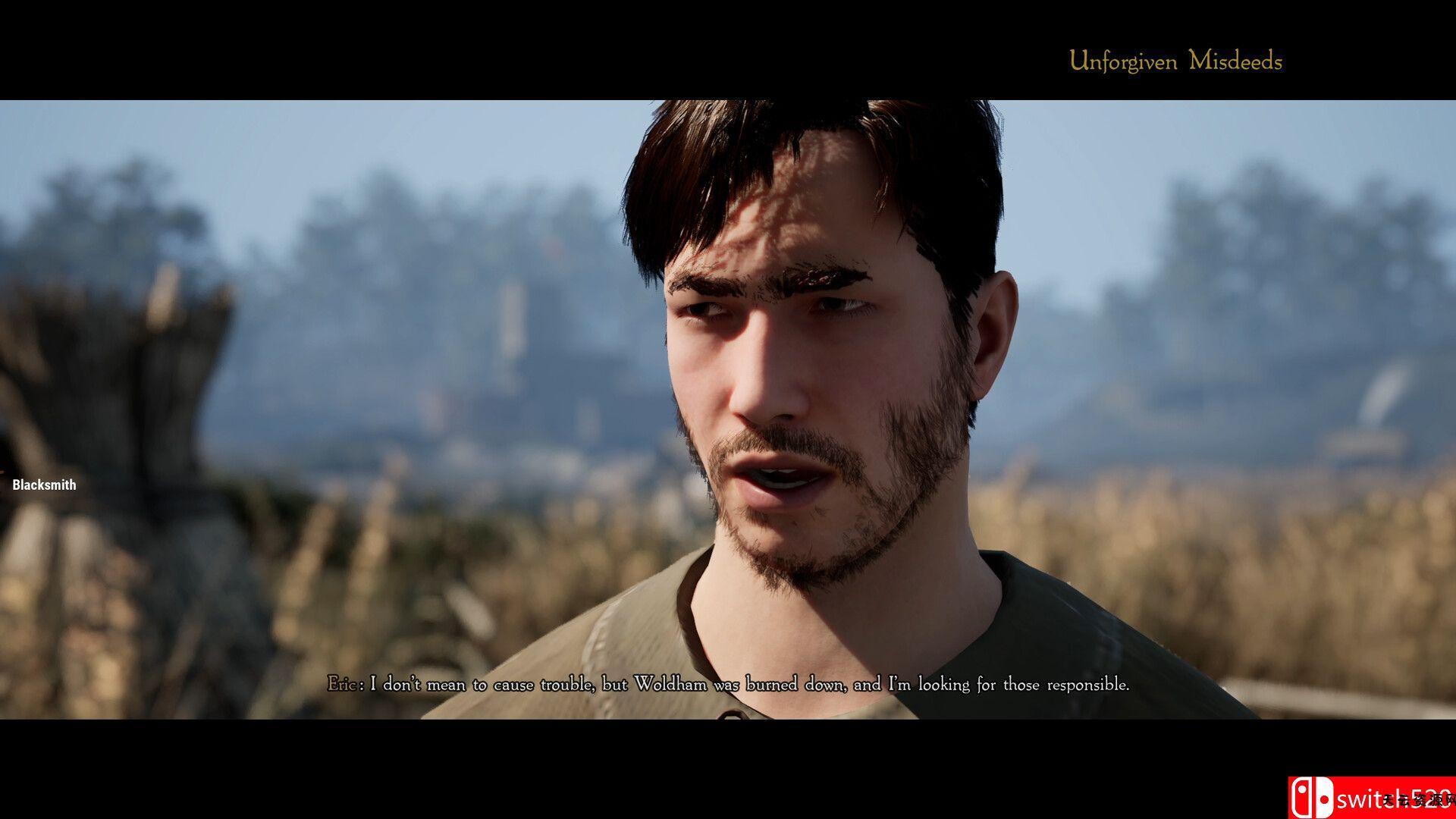The height and width of the screenshot is (819, 1456).
Task: Click the Blacksmith marker label
Action: click(x=44, y=485)
